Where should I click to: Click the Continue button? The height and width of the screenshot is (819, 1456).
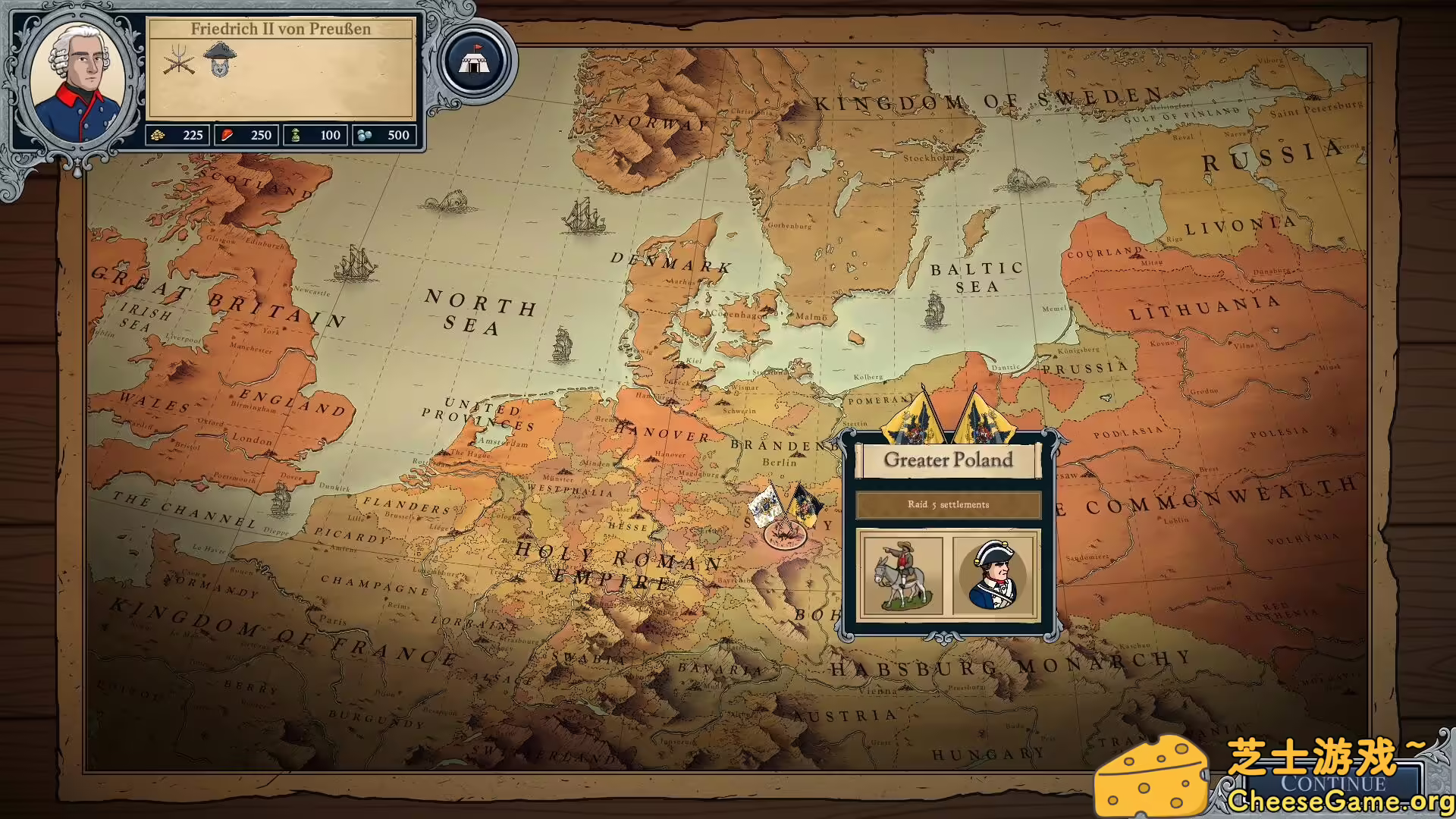(1332, 783)
